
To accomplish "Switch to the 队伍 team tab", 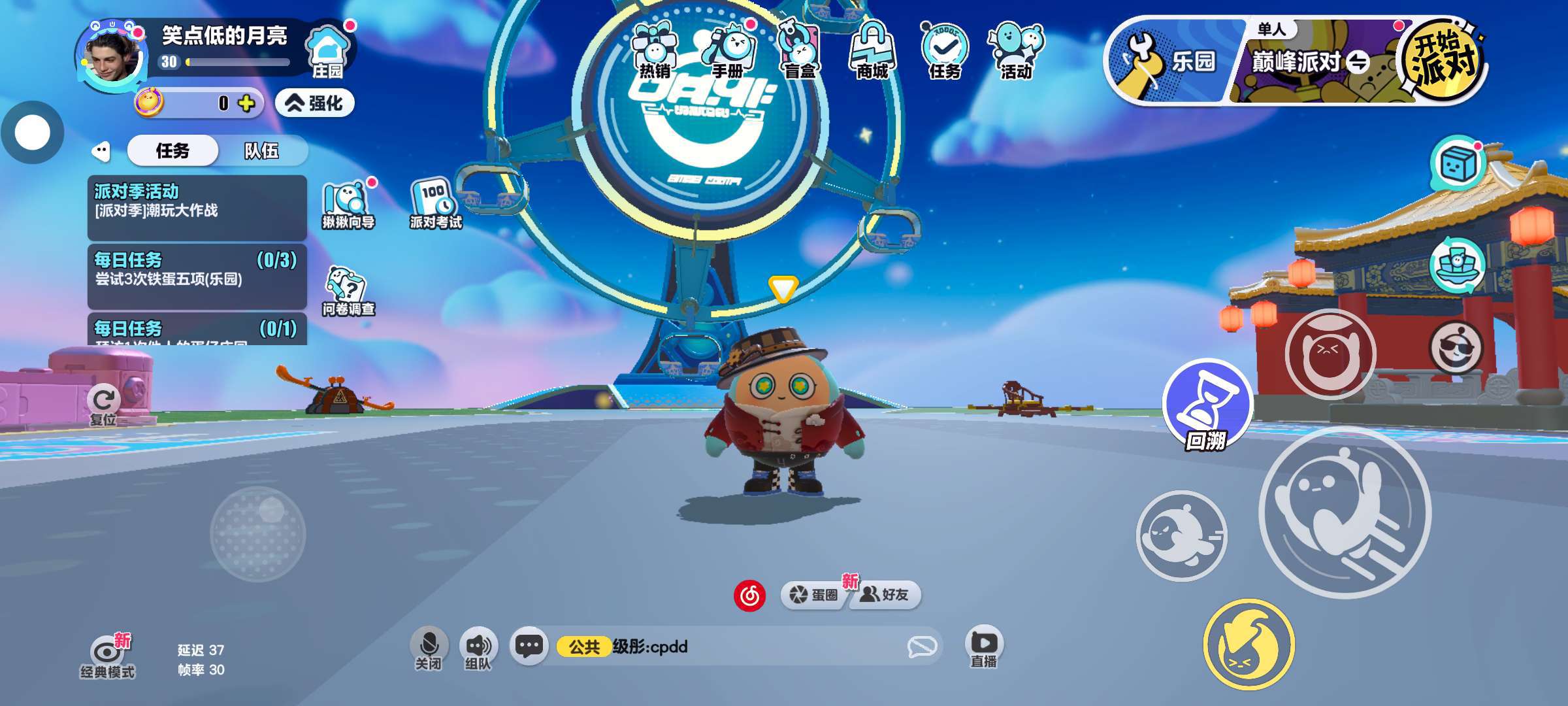I will [x=261, y=151].
